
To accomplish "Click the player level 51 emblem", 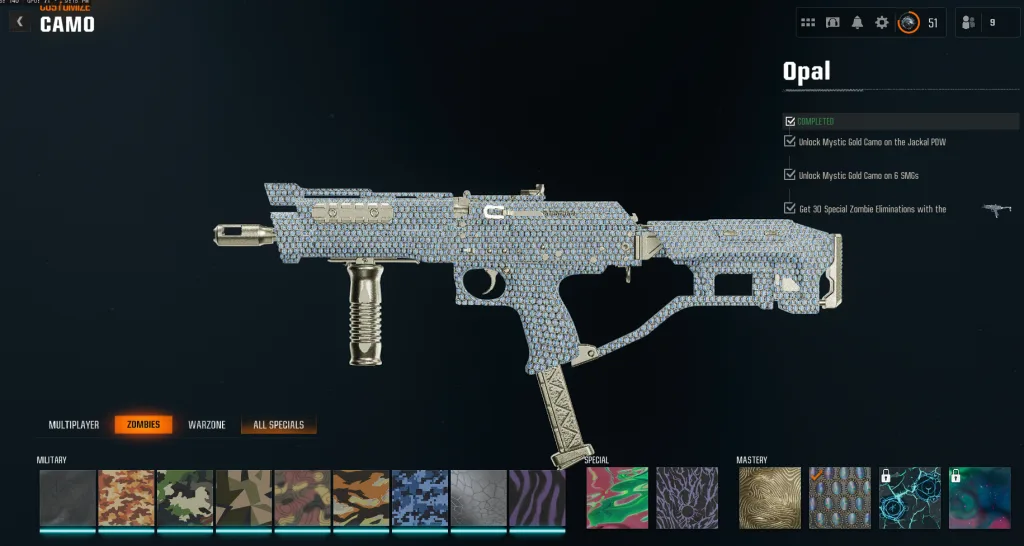I will click(908, 22).
